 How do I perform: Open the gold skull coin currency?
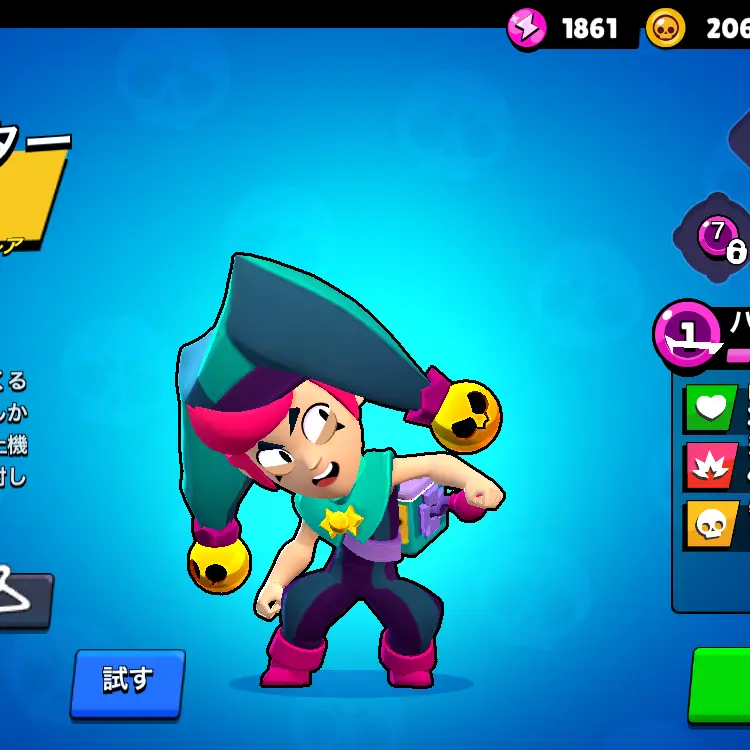[x=667, y=28]
